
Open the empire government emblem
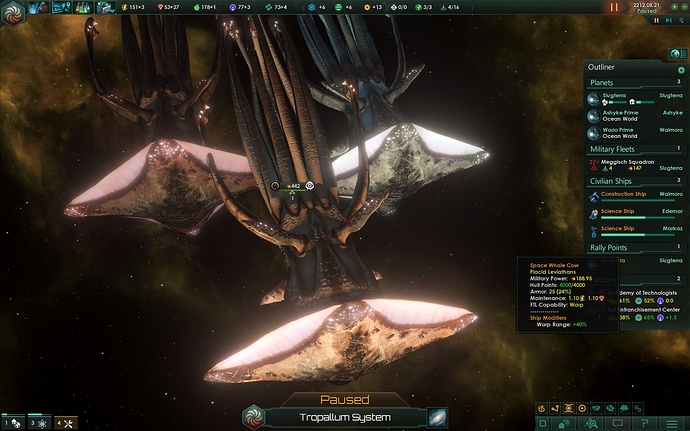click(15, 8)
